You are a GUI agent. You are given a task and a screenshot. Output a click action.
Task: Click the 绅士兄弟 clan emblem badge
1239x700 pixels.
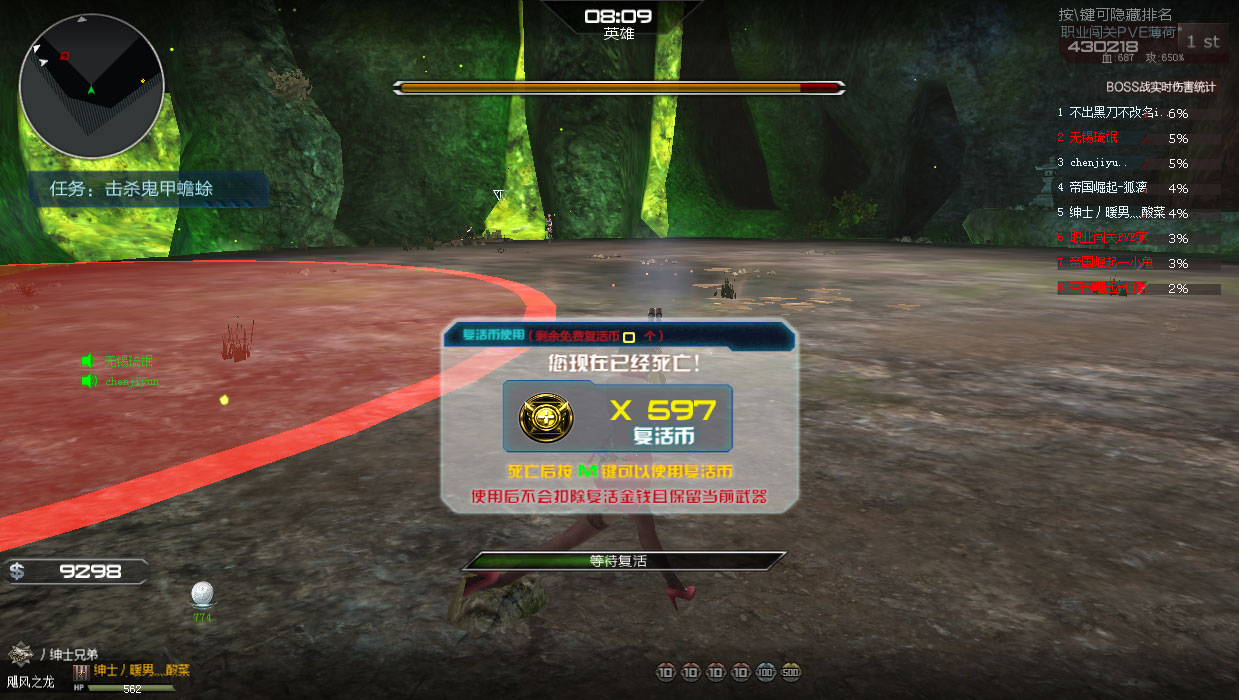pyautogui.click(x=21, y=653)
